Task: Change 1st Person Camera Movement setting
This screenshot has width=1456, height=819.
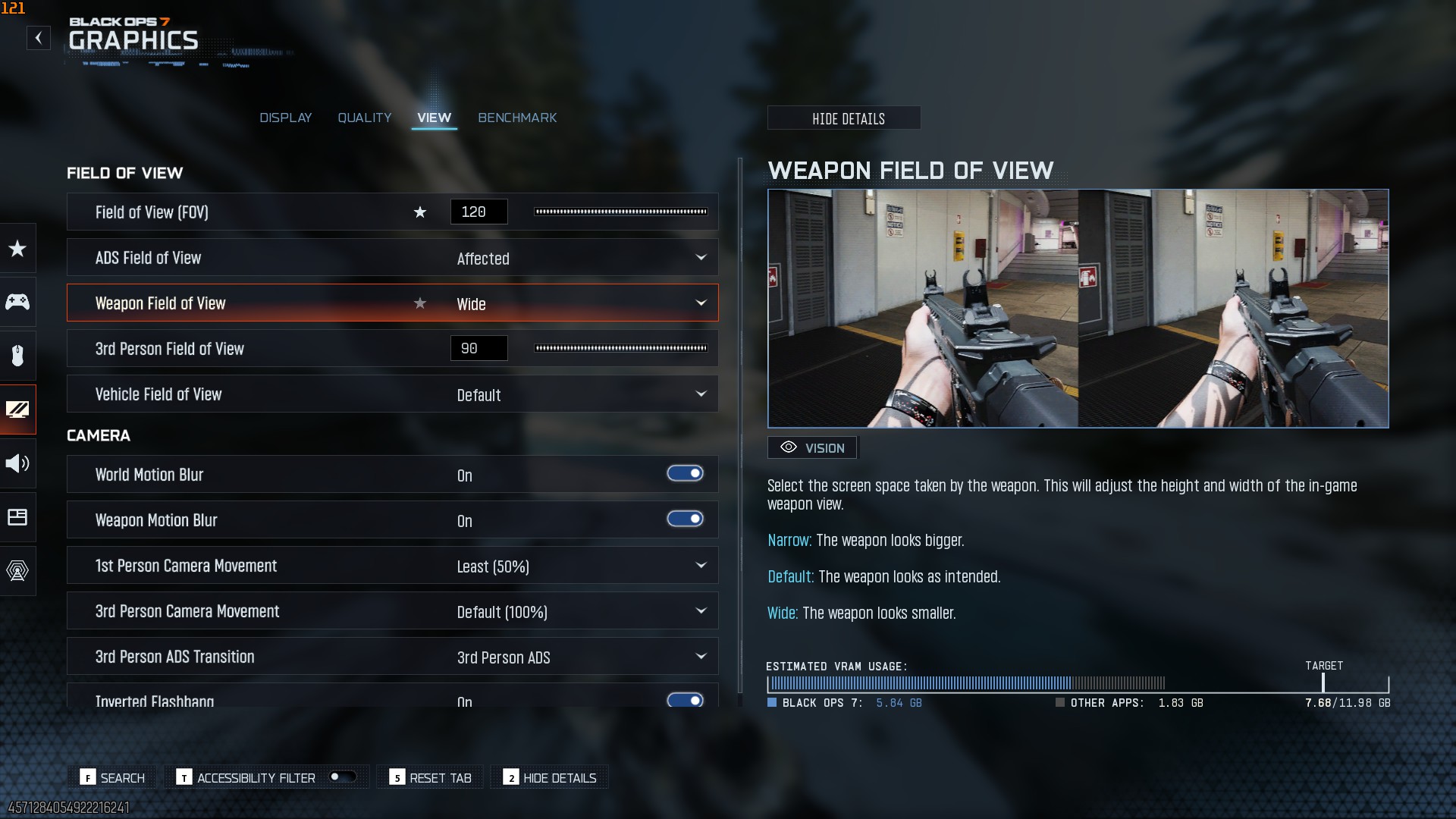Action: coord(582,566)
